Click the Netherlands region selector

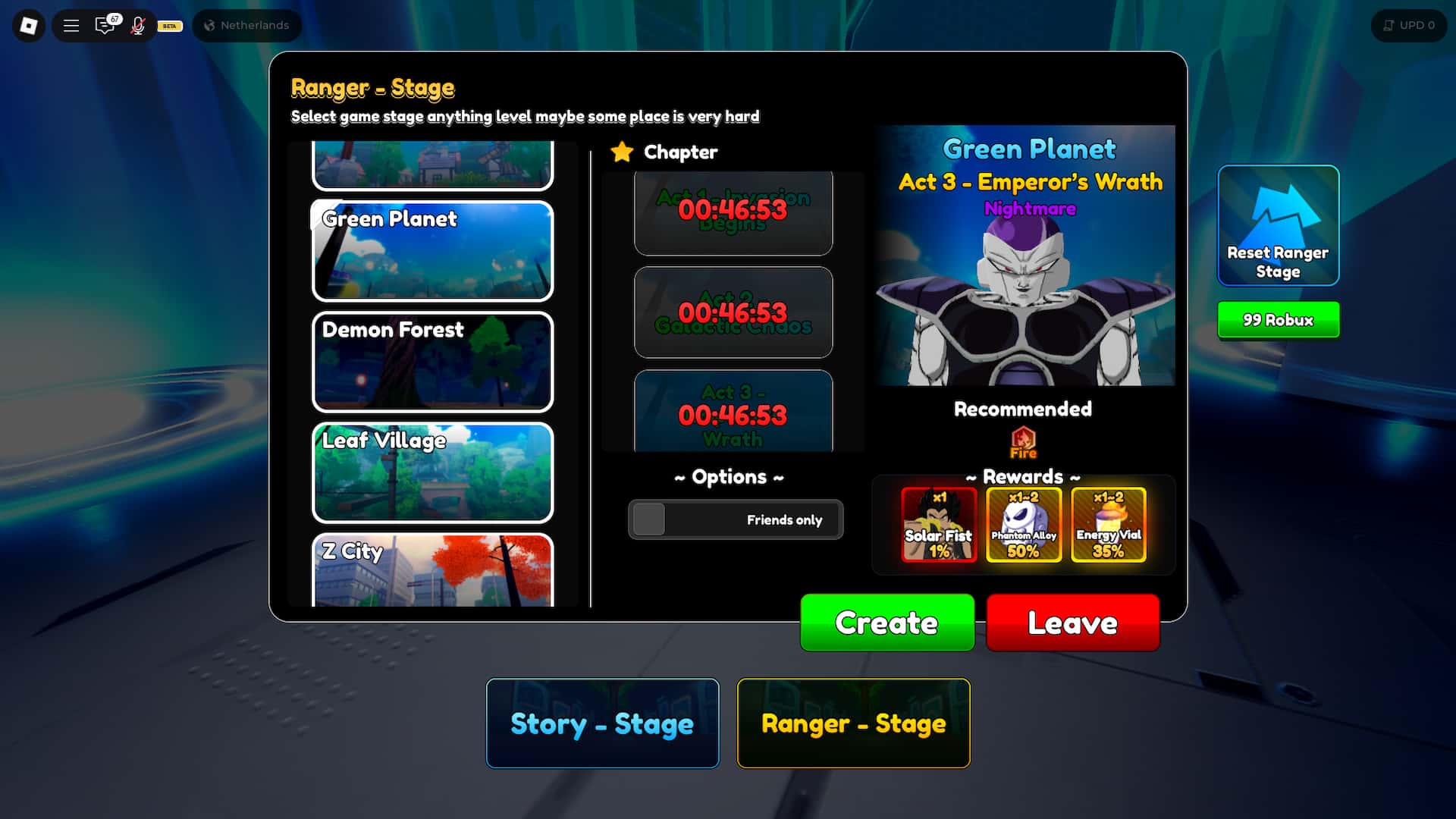tap(246, 25)
